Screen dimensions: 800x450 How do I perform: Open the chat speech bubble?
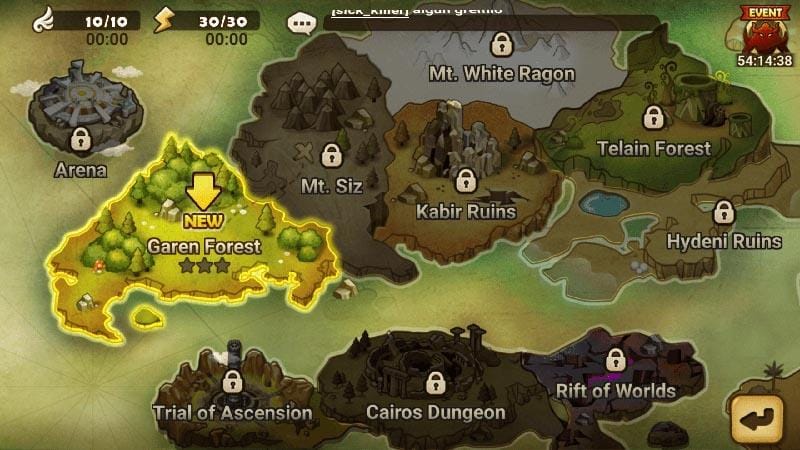click(300, 22)
